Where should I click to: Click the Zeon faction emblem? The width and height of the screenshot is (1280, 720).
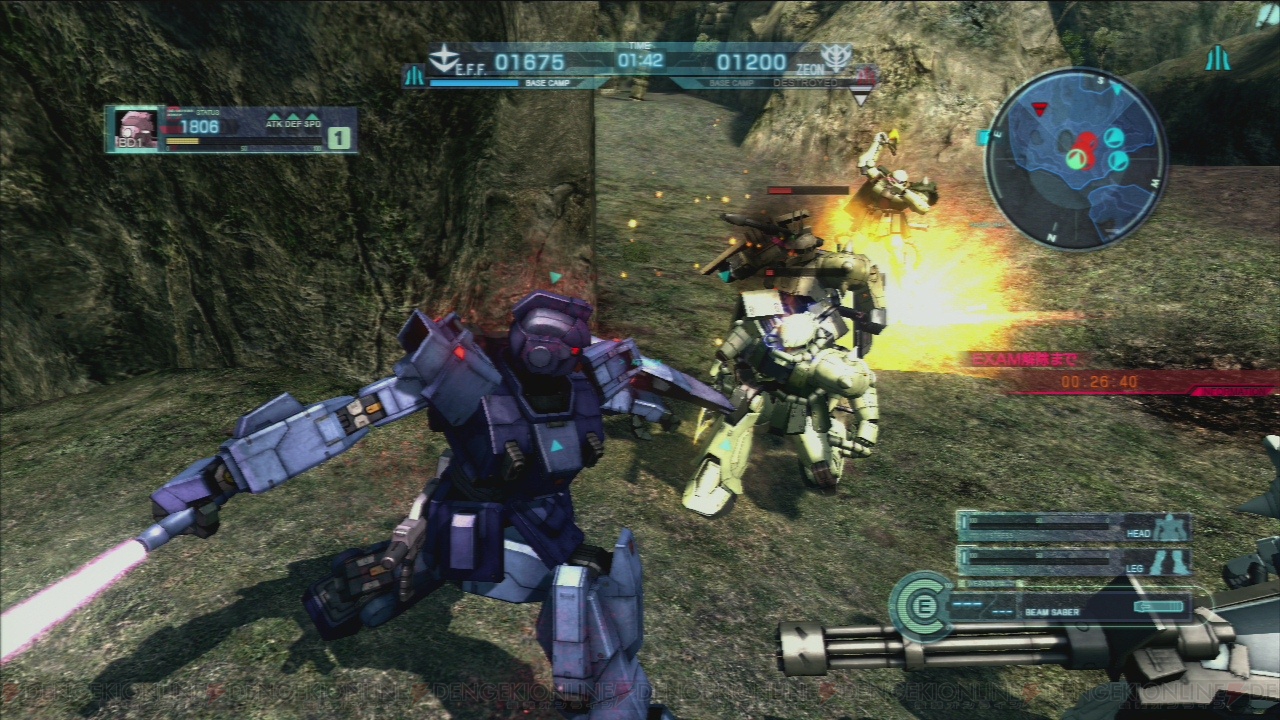[x=835, y=57]
